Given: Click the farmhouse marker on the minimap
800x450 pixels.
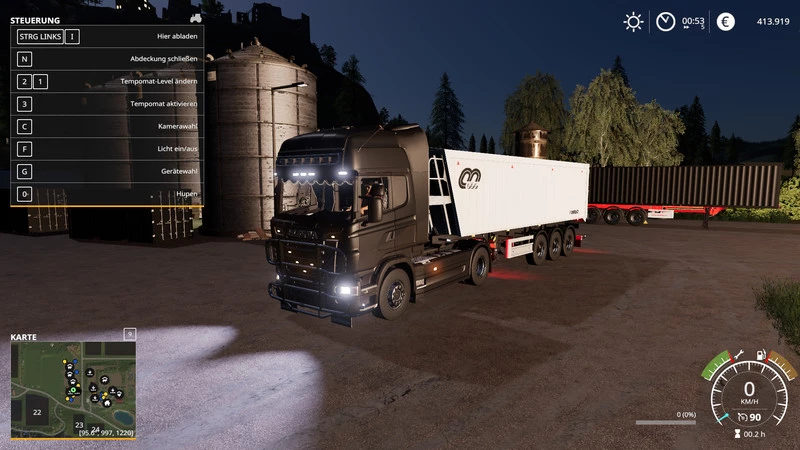Looking at the screenshot, I should [x=107, y=403].
